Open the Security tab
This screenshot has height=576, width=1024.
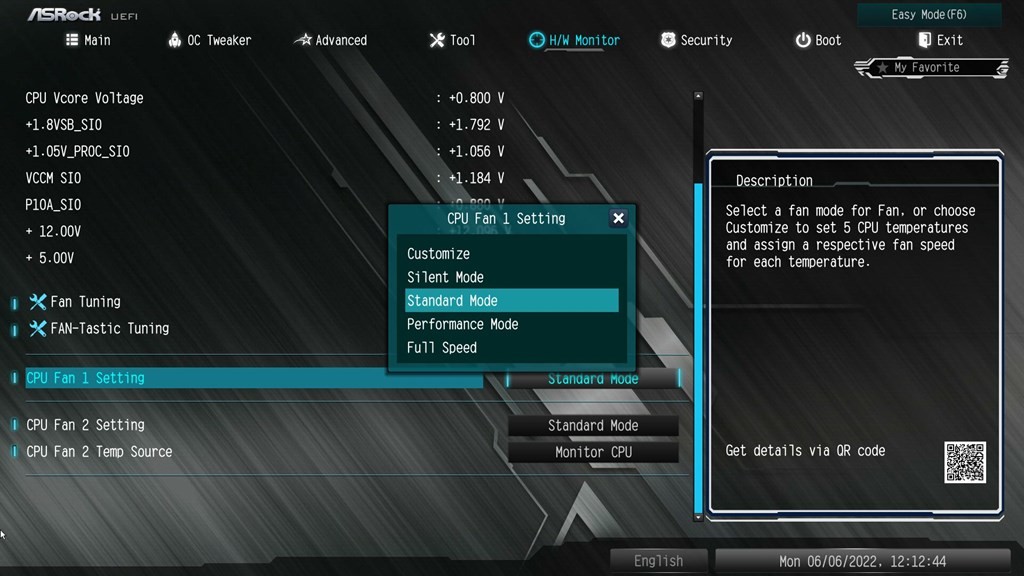pyautogui.click(x=696, y=40)
